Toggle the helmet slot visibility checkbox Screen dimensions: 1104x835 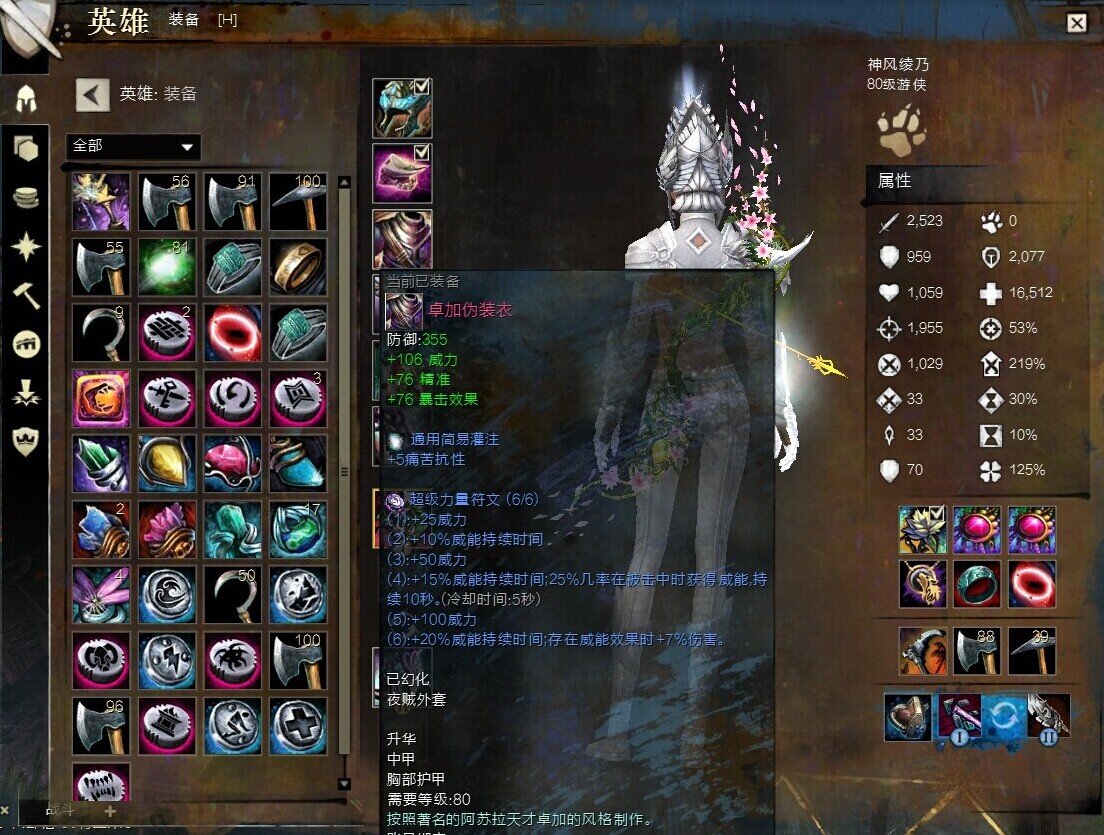[x=421, y=87]
